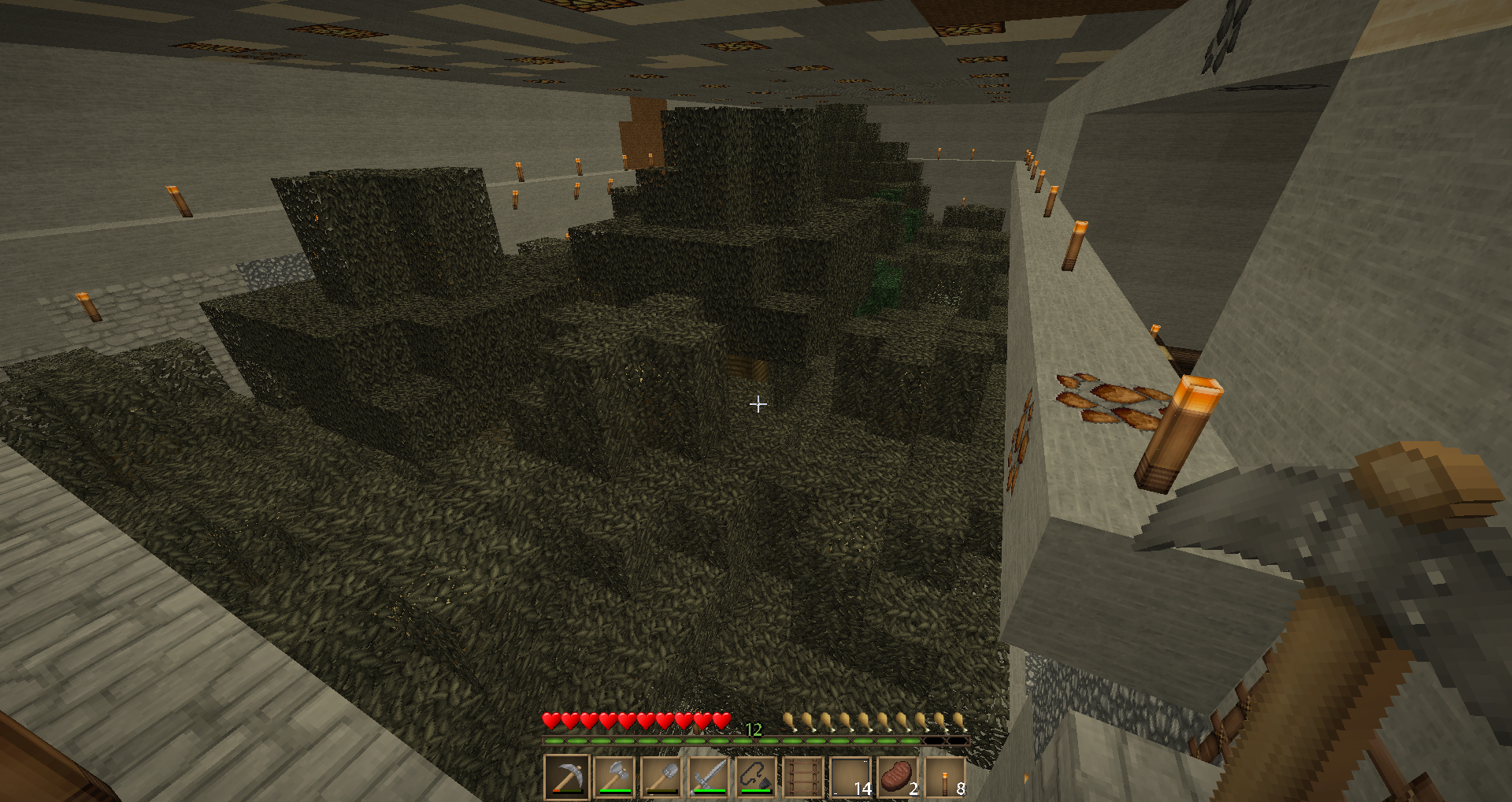
Task: Select the stack of 14 glass panes
Action: coord(851,776)
